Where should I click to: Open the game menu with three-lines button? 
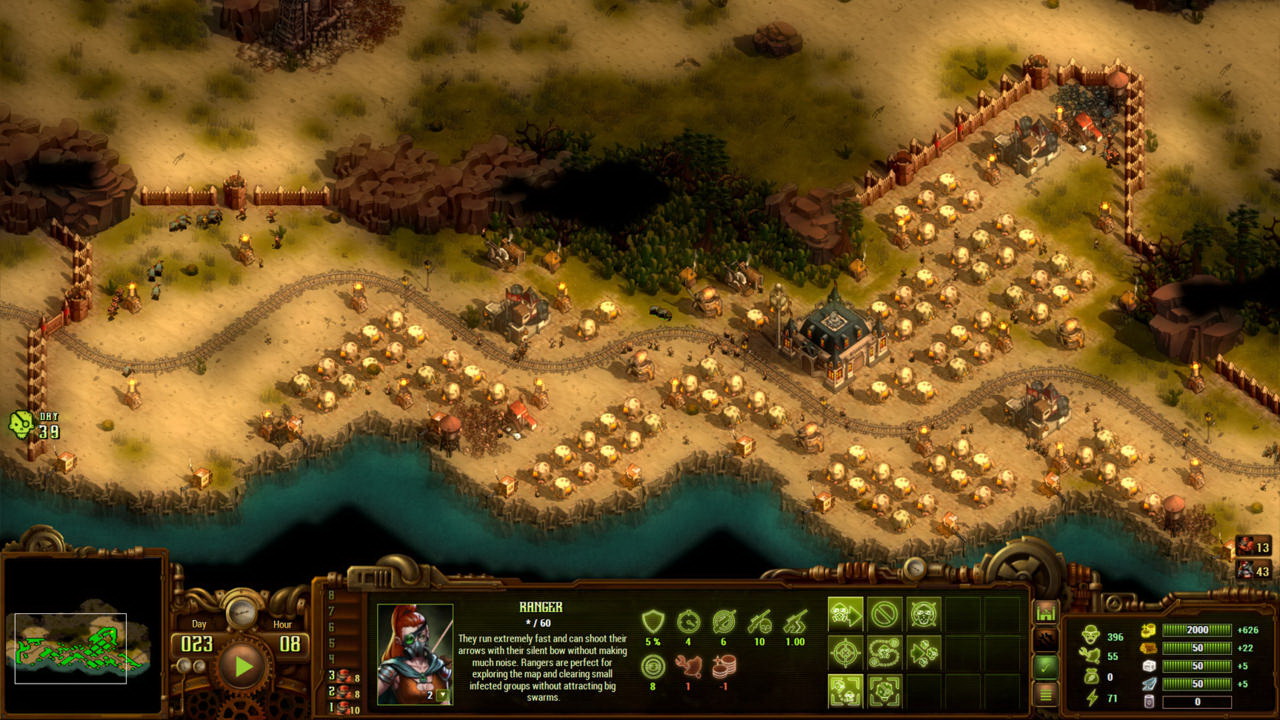tap(1046, 692)
